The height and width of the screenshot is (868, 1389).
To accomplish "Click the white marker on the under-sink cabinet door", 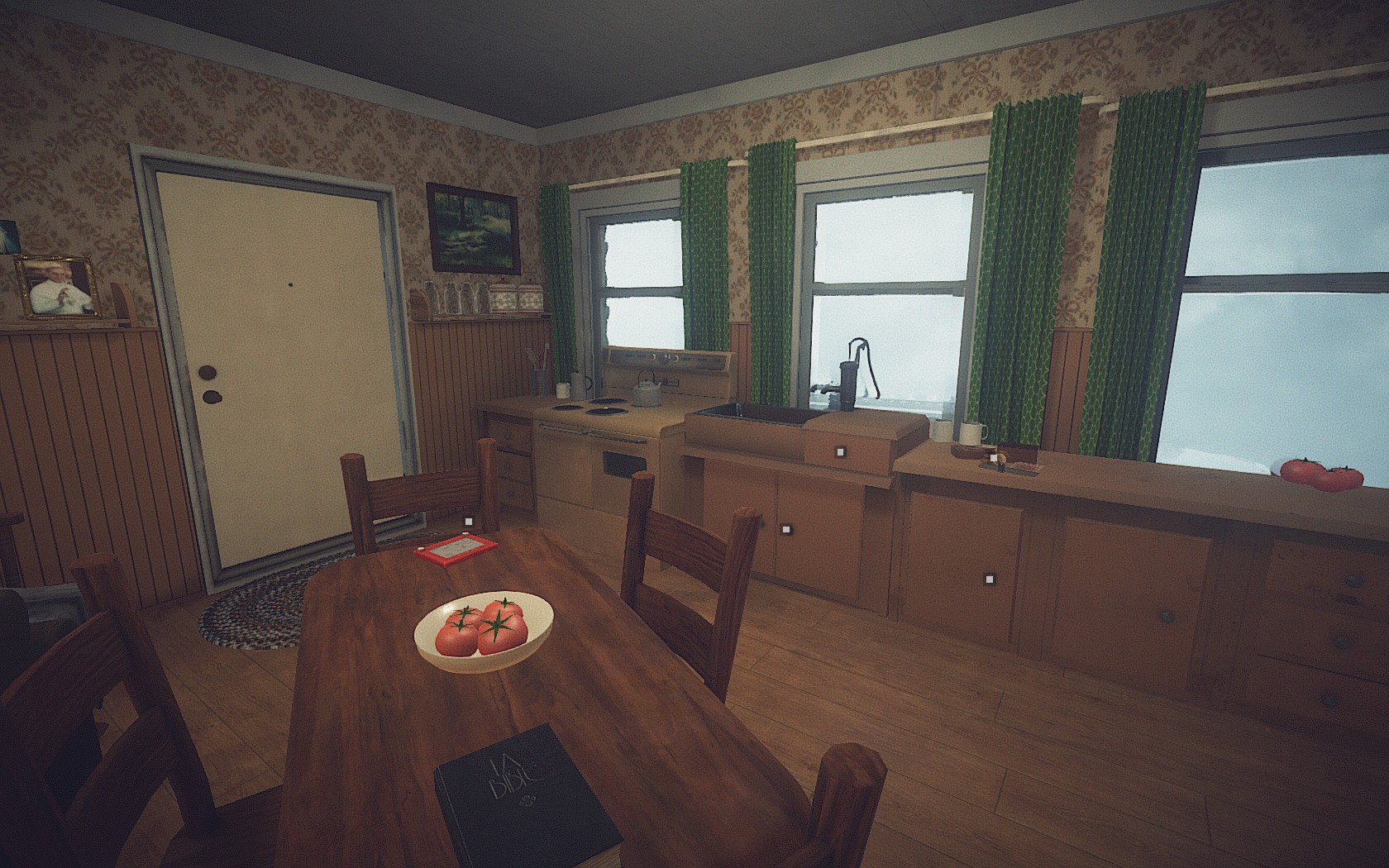I will coord(786,528).
